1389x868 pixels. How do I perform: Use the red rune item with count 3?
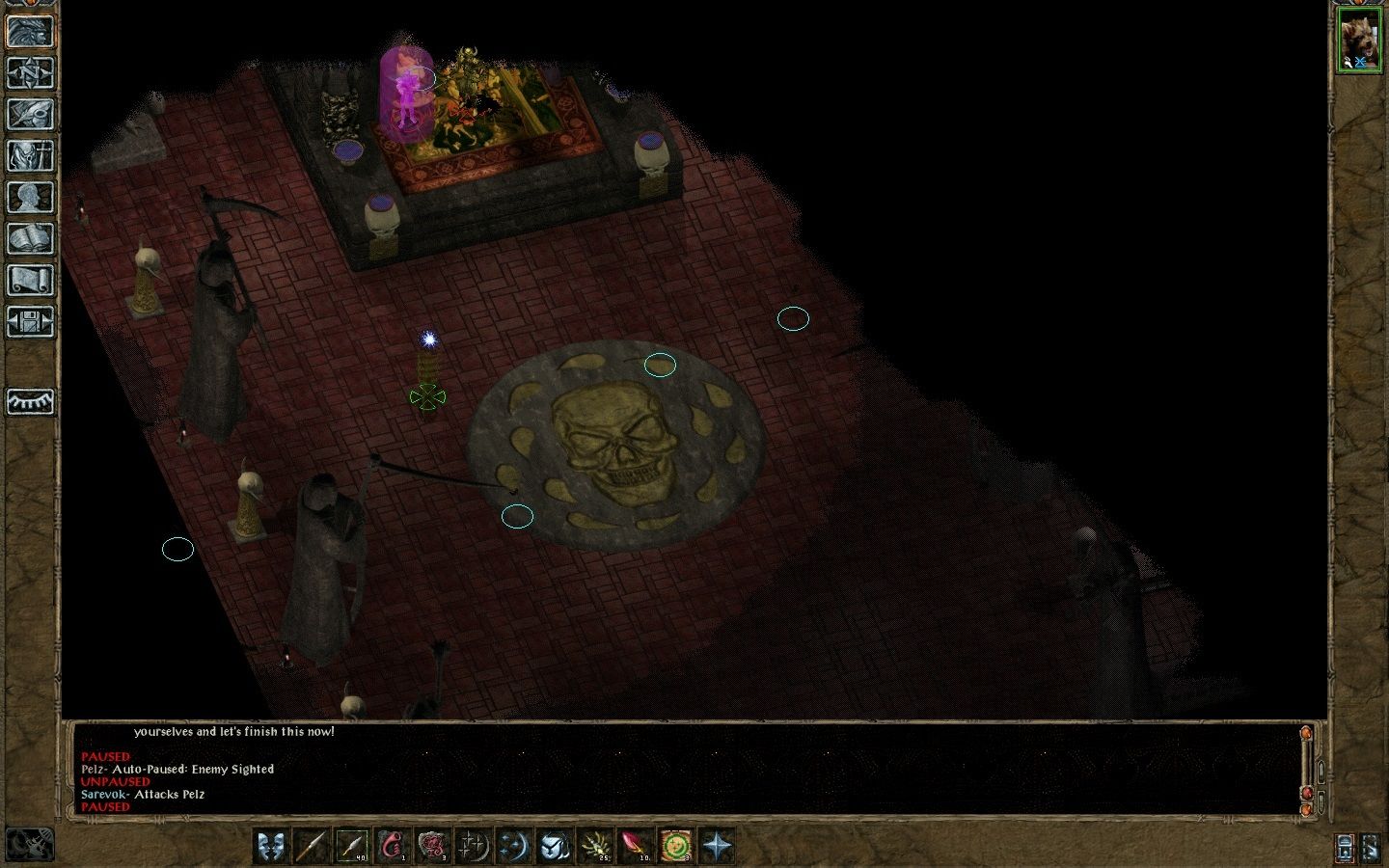click(433, 846)
